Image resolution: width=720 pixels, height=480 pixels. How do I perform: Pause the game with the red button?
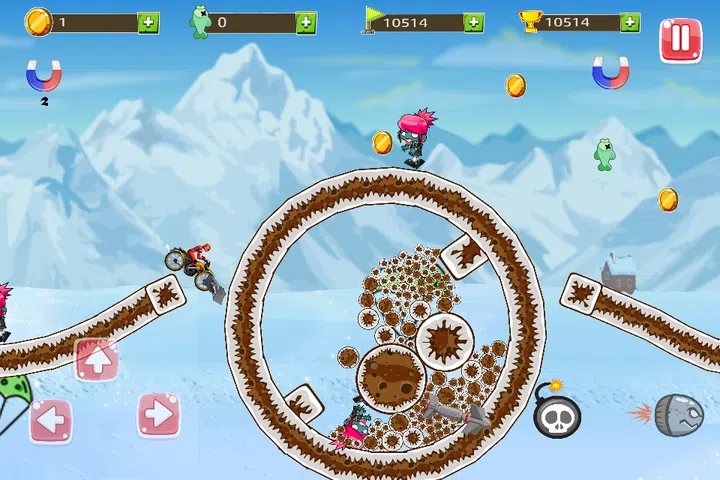click(679, 40)
